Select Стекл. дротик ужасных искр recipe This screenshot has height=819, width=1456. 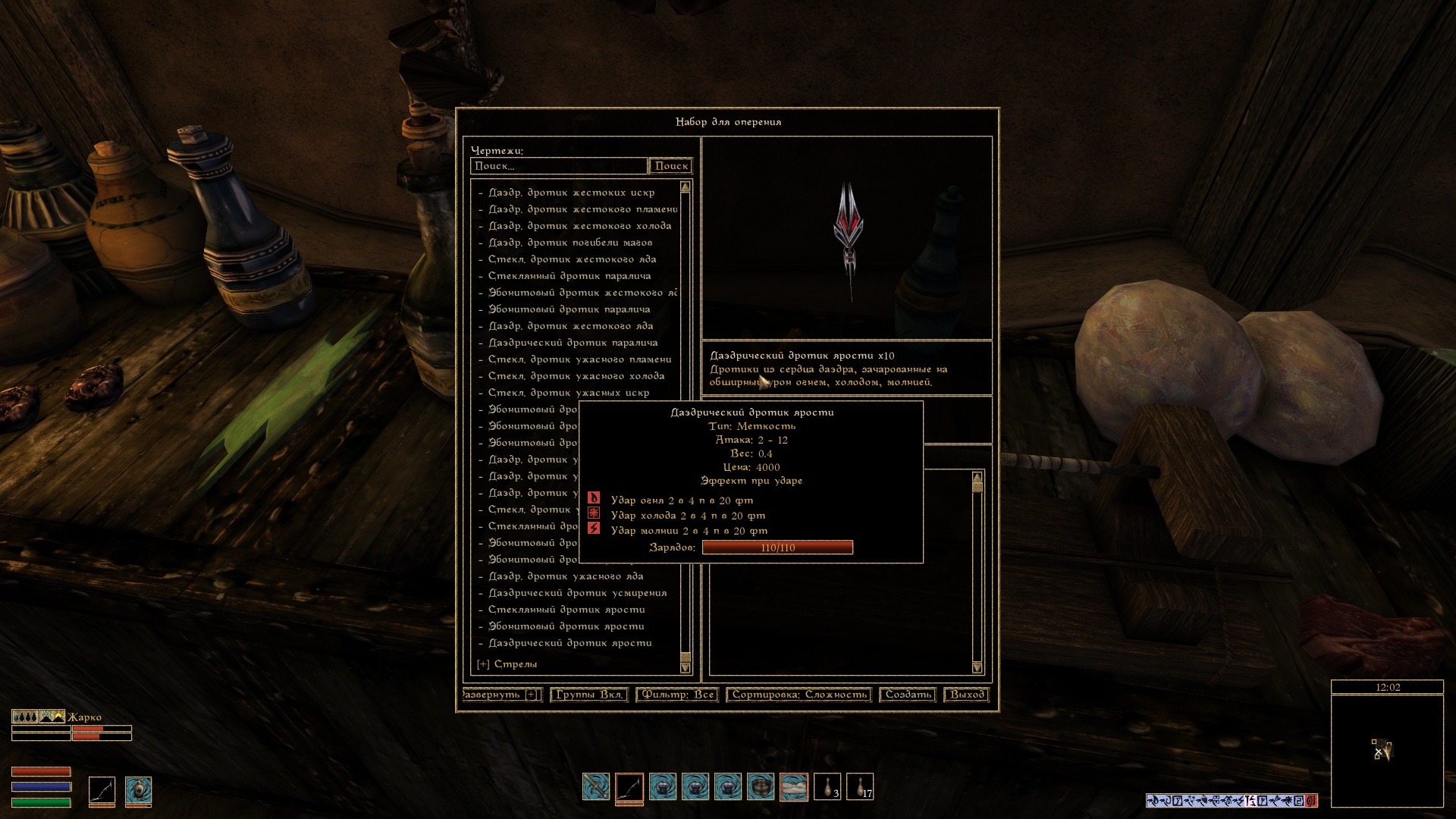(568, 393)
